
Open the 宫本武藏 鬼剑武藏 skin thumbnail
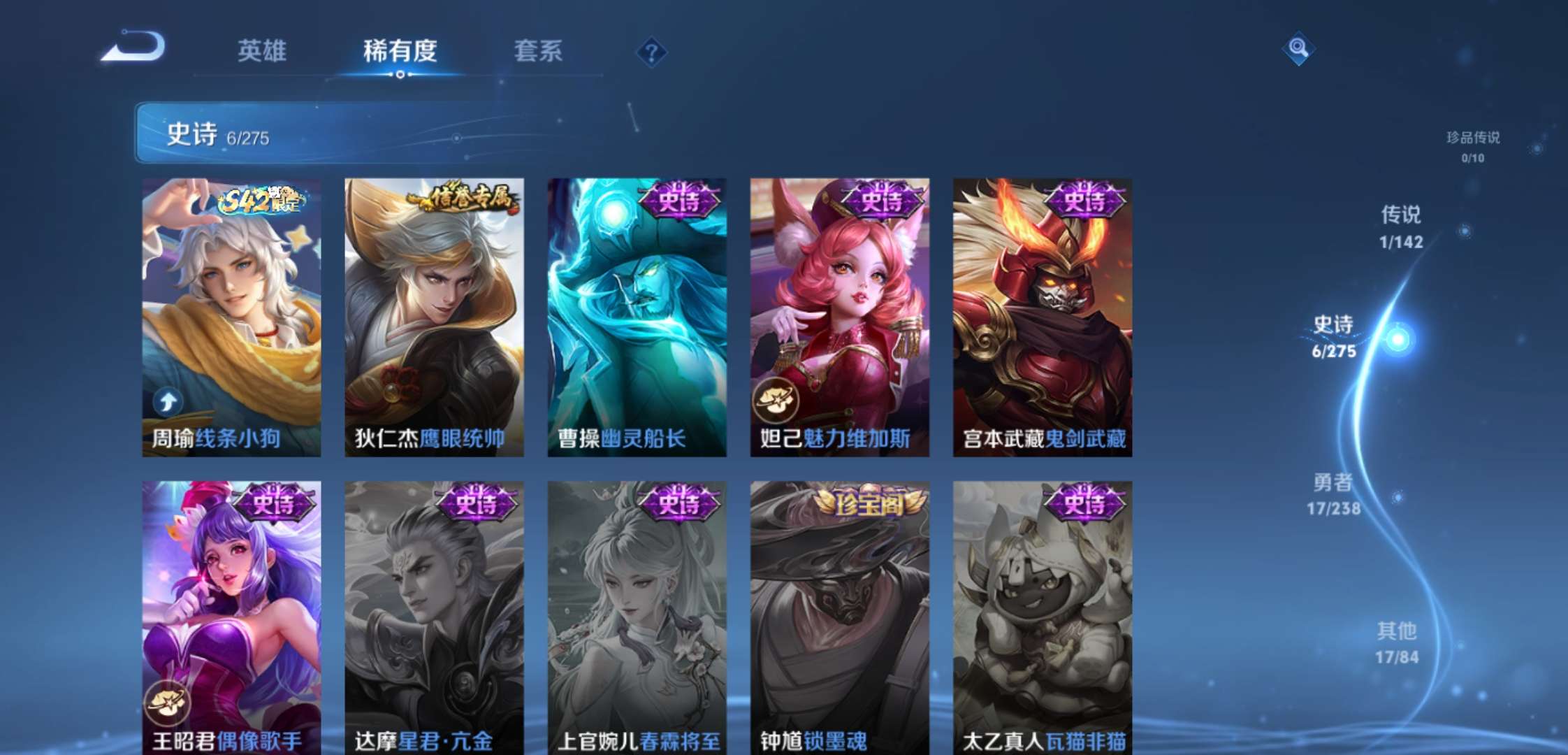pyautogui.click(x=1042, y=315)
